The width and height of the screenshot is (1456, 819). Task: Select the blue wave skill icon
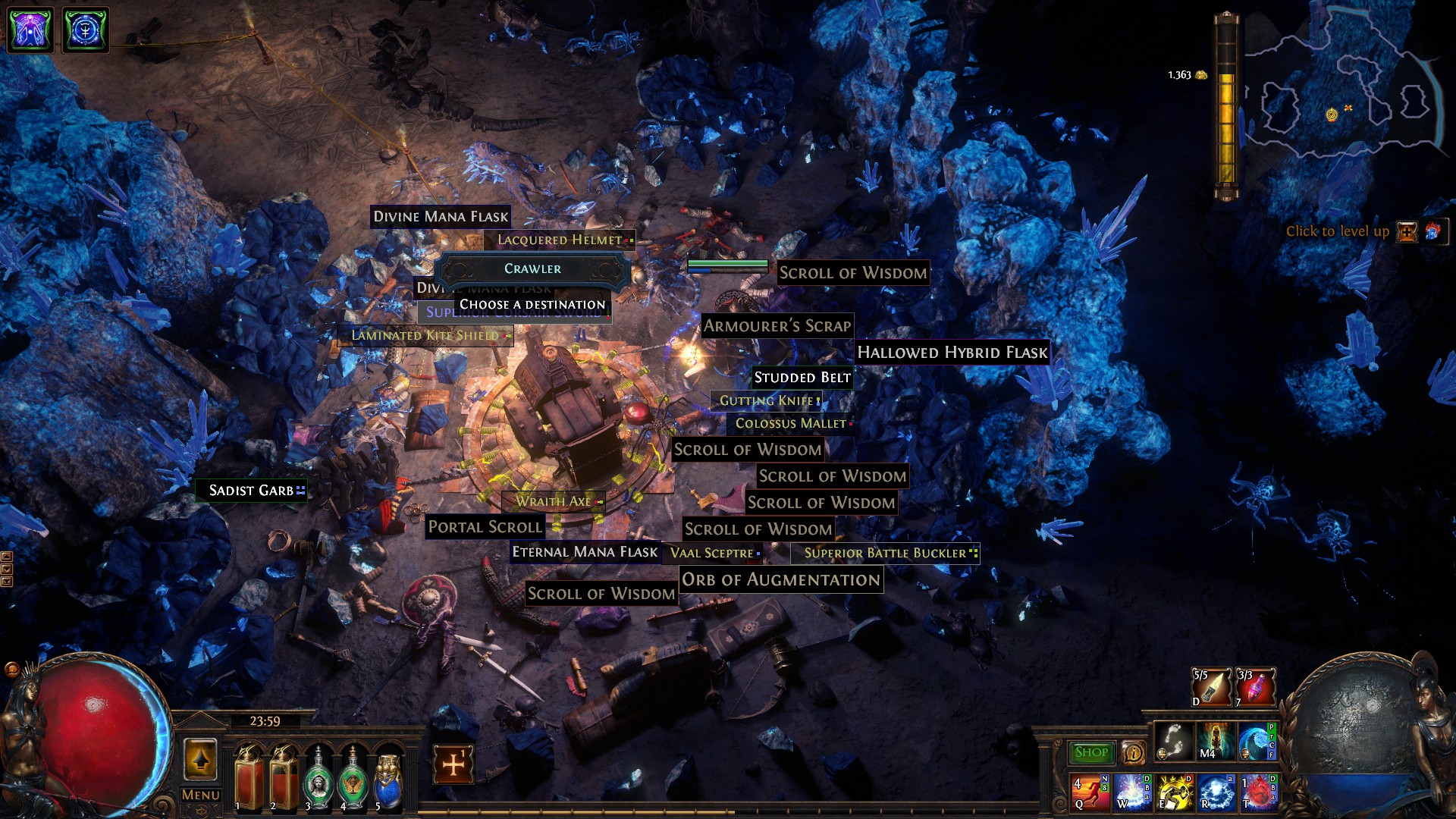point(1257,740)
